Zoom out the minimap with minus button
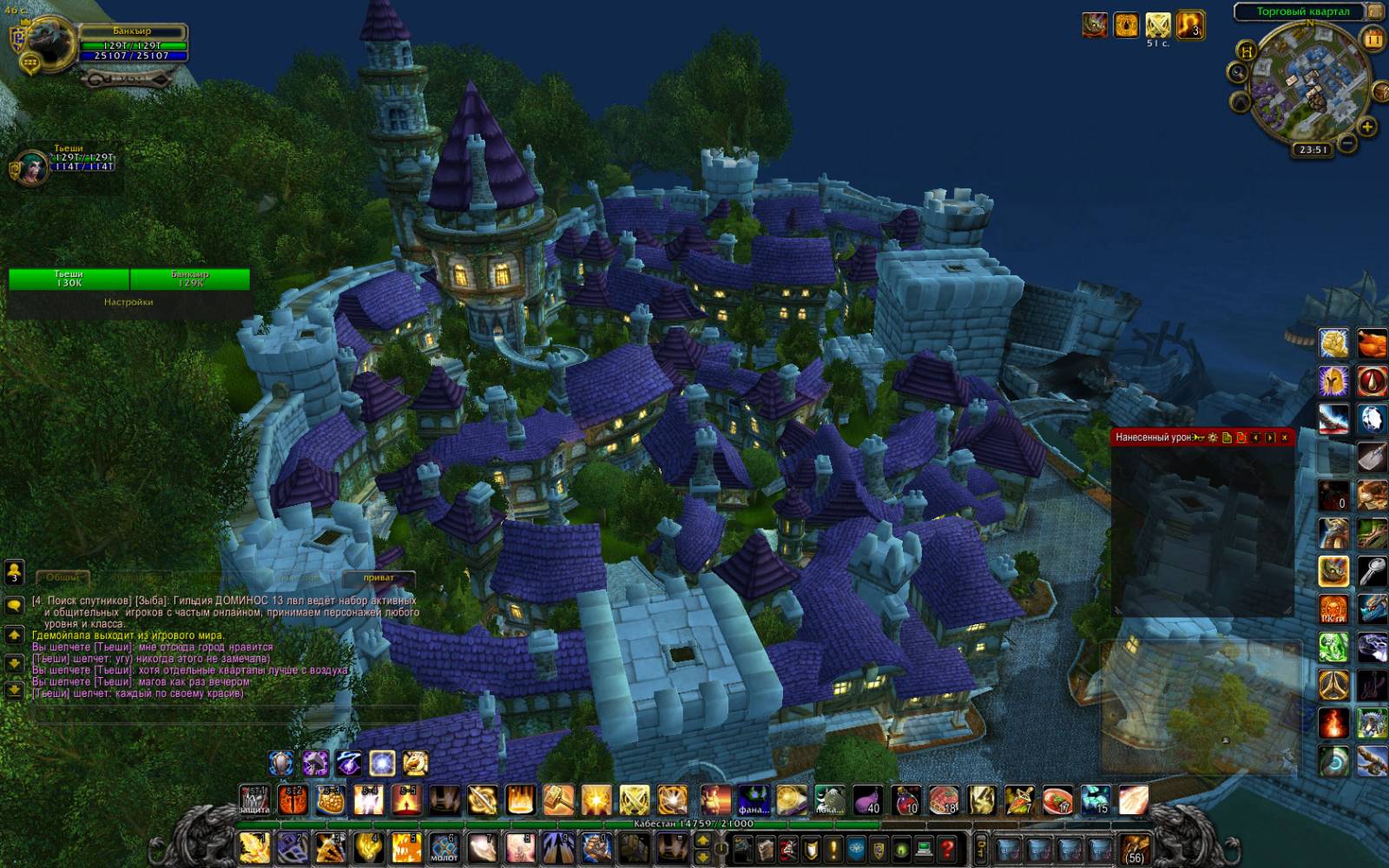The height and width of the screenshot is (868, 1389). click(1346, 143)
